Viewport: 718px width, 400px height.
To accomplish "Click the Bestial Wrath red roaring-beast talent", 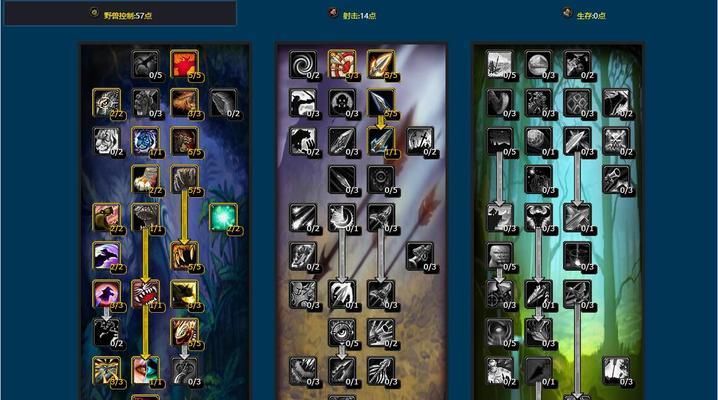I will (x=145, y=293).
